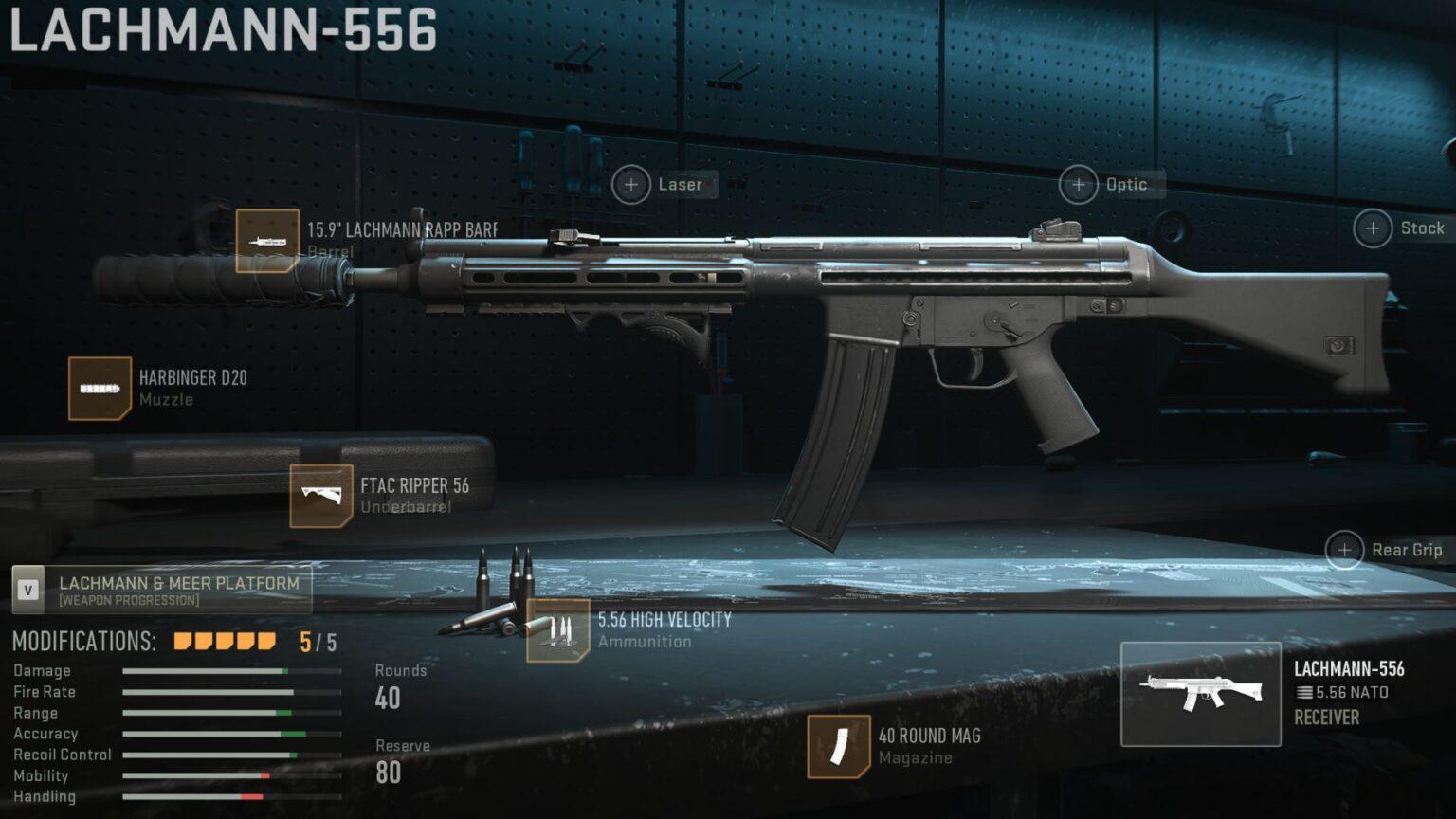Open Weapon Progression details
1456x819 pixels.
[x=130, y=600]
